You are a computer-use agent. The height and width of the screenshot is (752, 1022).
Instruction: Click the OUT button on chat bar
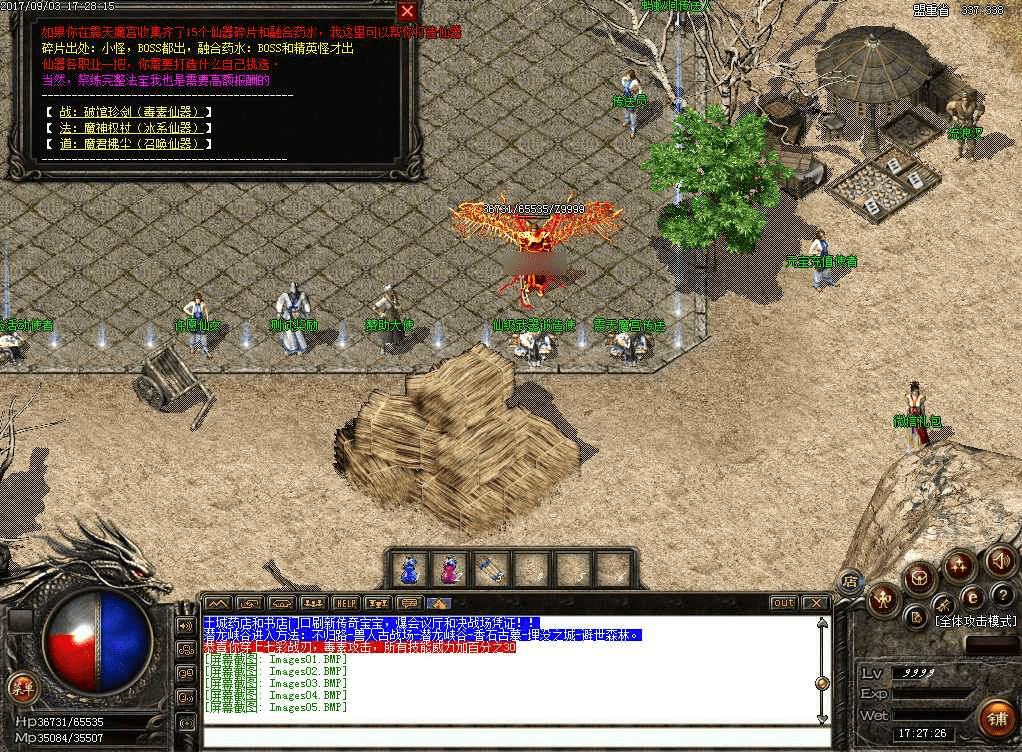[x=783, y=603]
